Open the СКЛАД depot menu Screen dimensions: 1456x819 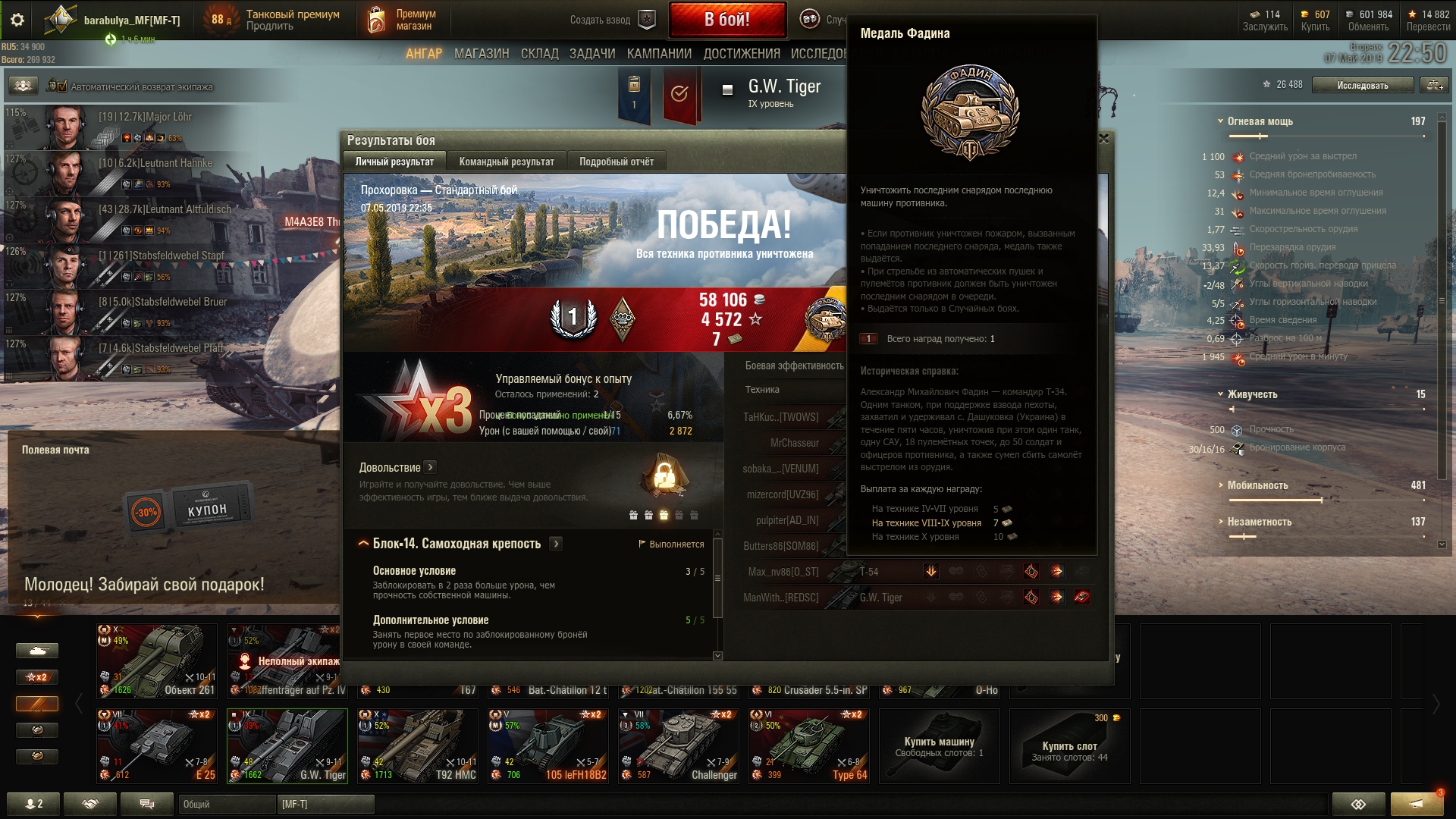(539, 54)
